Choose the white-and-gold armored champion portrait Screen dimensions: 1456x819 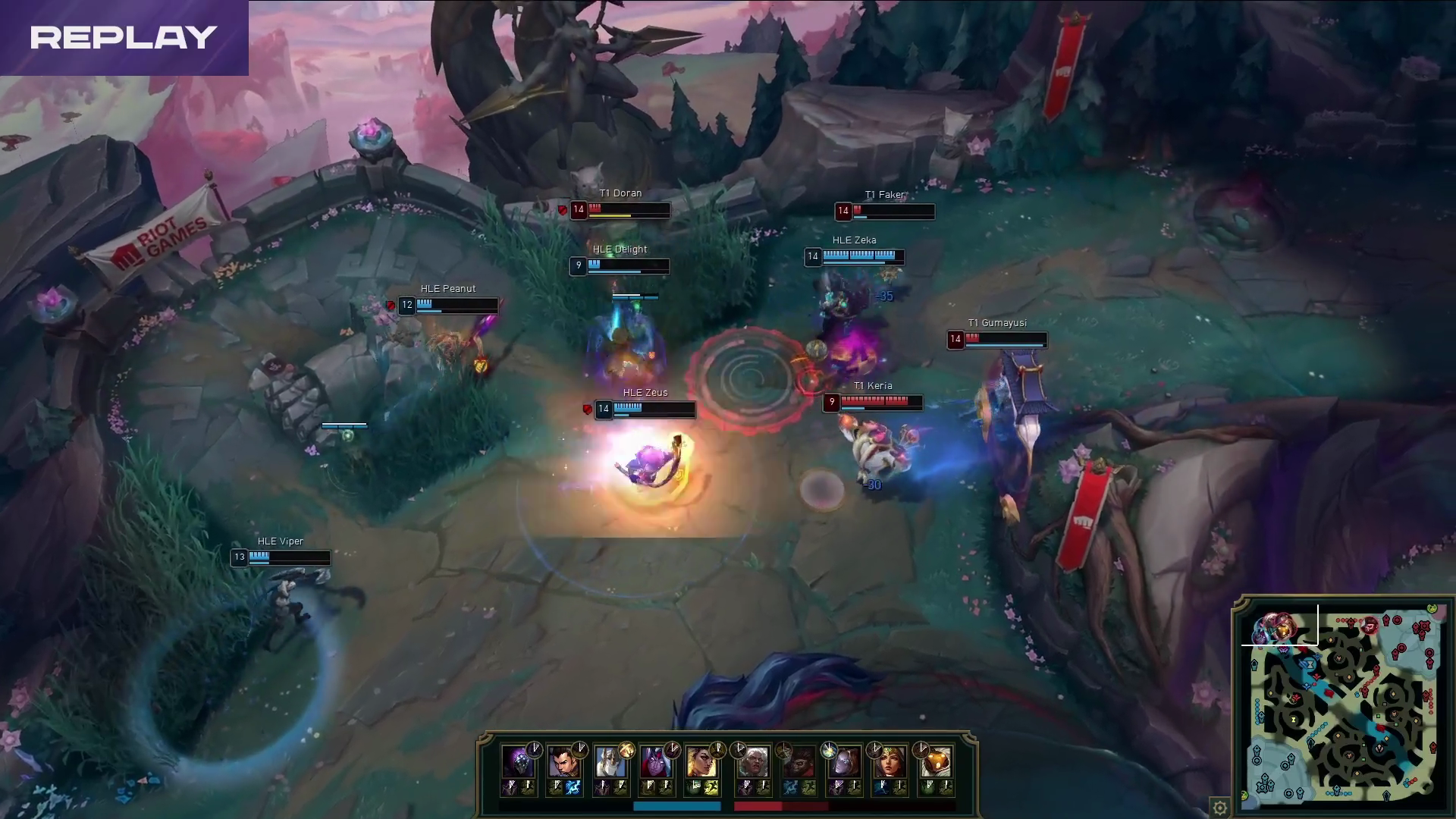[609, 762]
